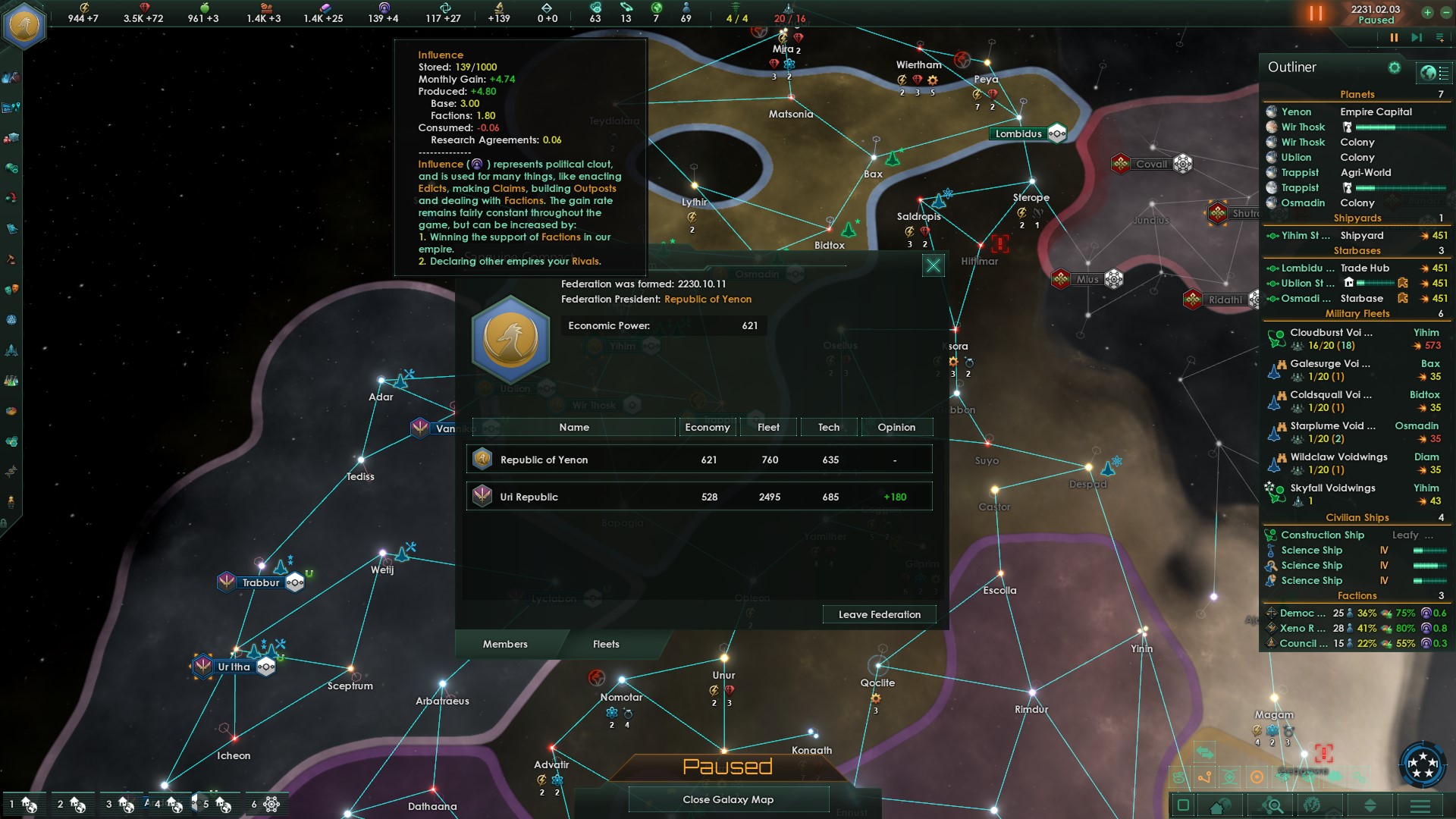Screen dimensions: 1456x819
Task: Select the Uri Republic row in the members list
Action: 698,497
